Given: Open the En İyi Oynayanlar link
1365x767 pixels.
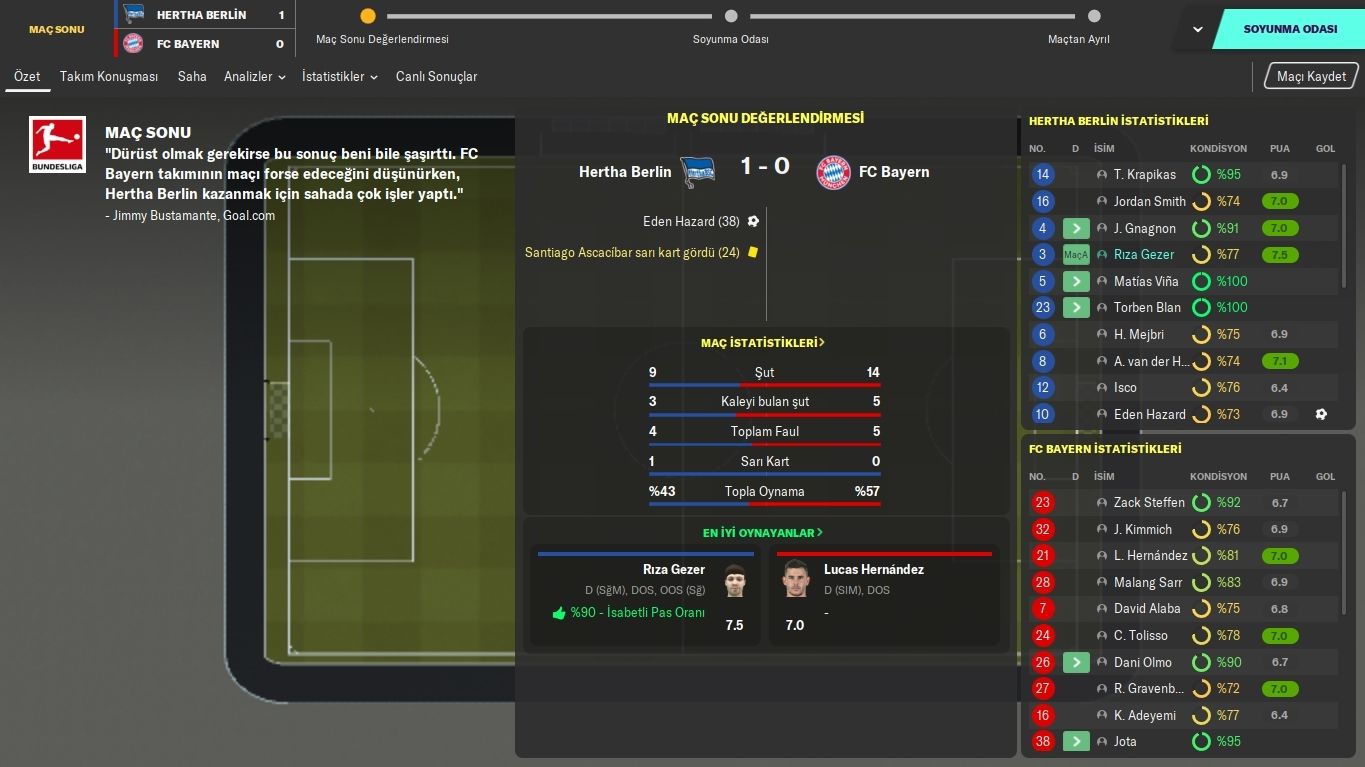Looking at the screenshot, I should pyautogui.click(x=764, y=533).
